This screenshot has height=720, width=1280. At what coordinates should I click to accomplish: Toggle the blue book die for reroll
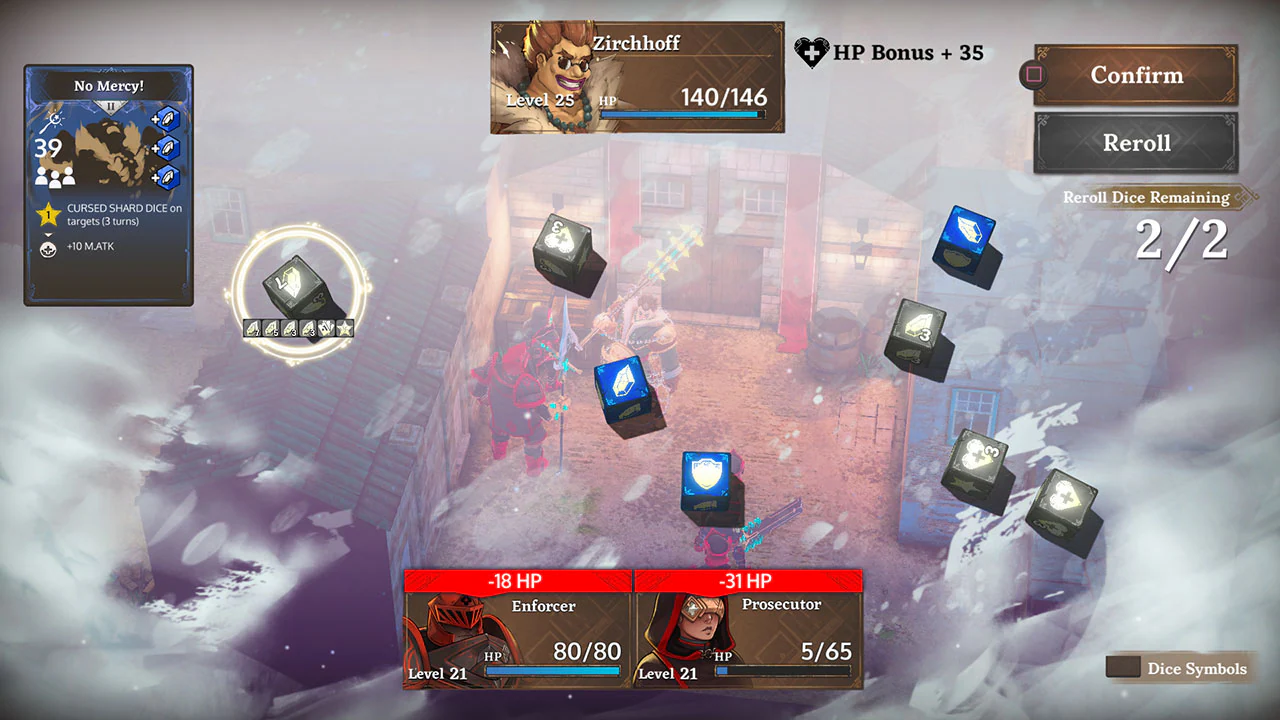(x=965, y=240)
